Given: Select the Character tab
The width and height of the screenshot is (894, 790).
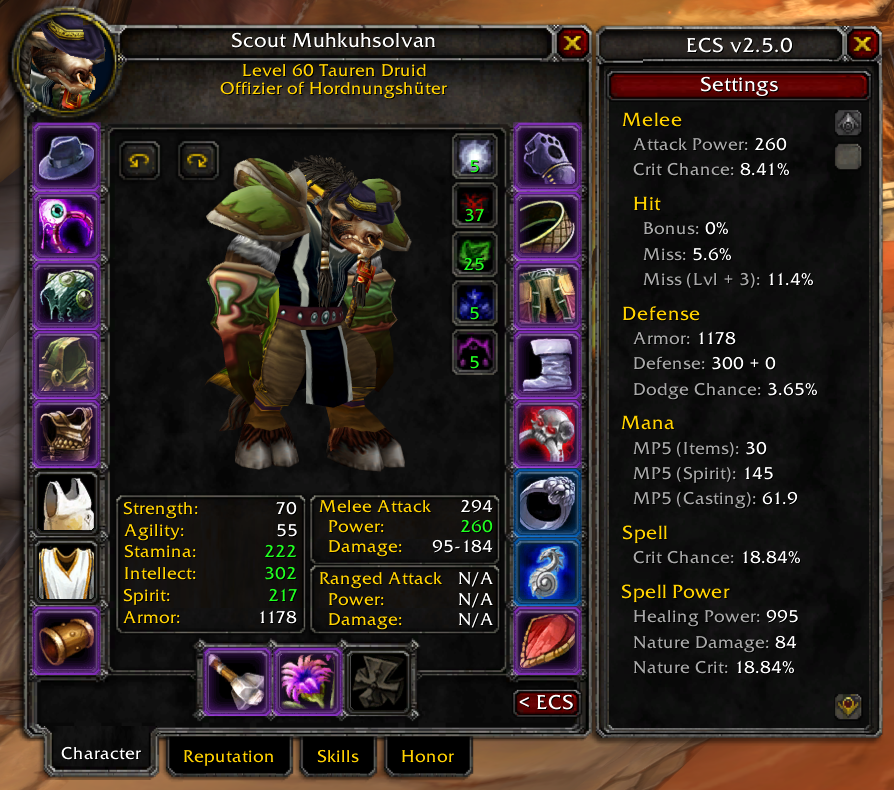Looking at the screenshot, I should pos(101,754).
